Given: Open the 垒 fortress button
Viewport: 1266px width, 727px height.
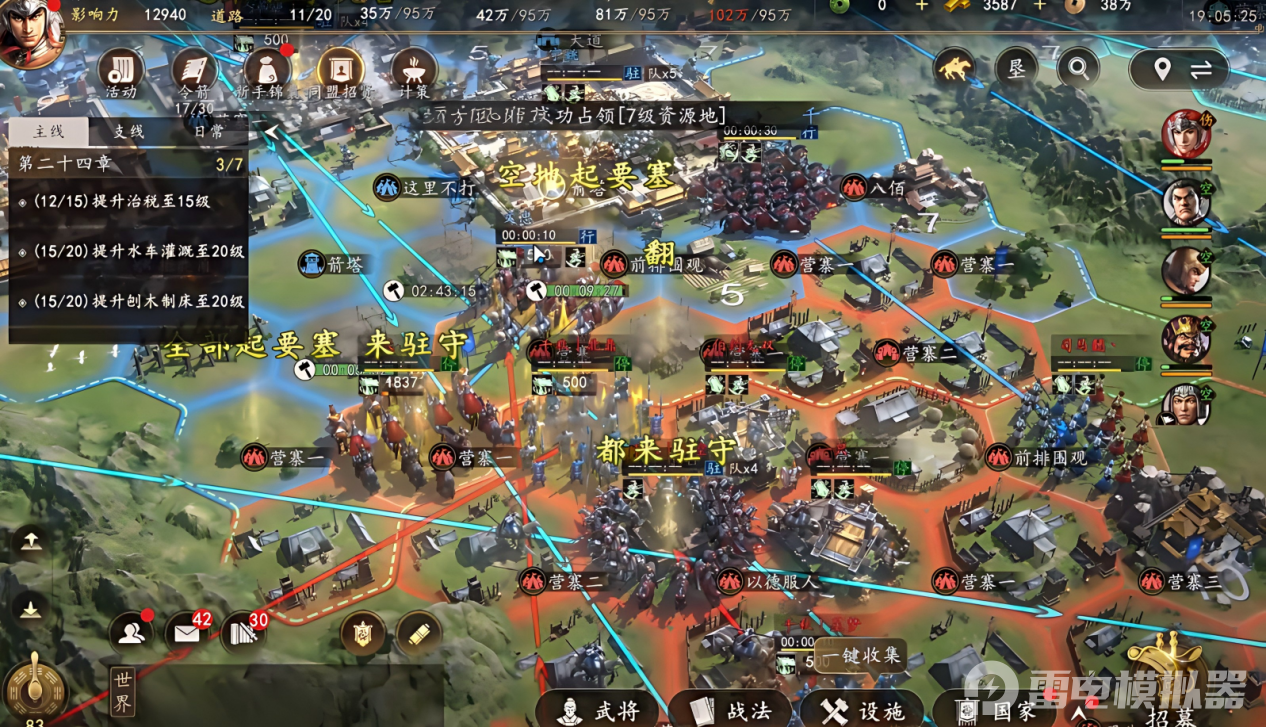Looking at the screenshot, I should click(1016, 68).
